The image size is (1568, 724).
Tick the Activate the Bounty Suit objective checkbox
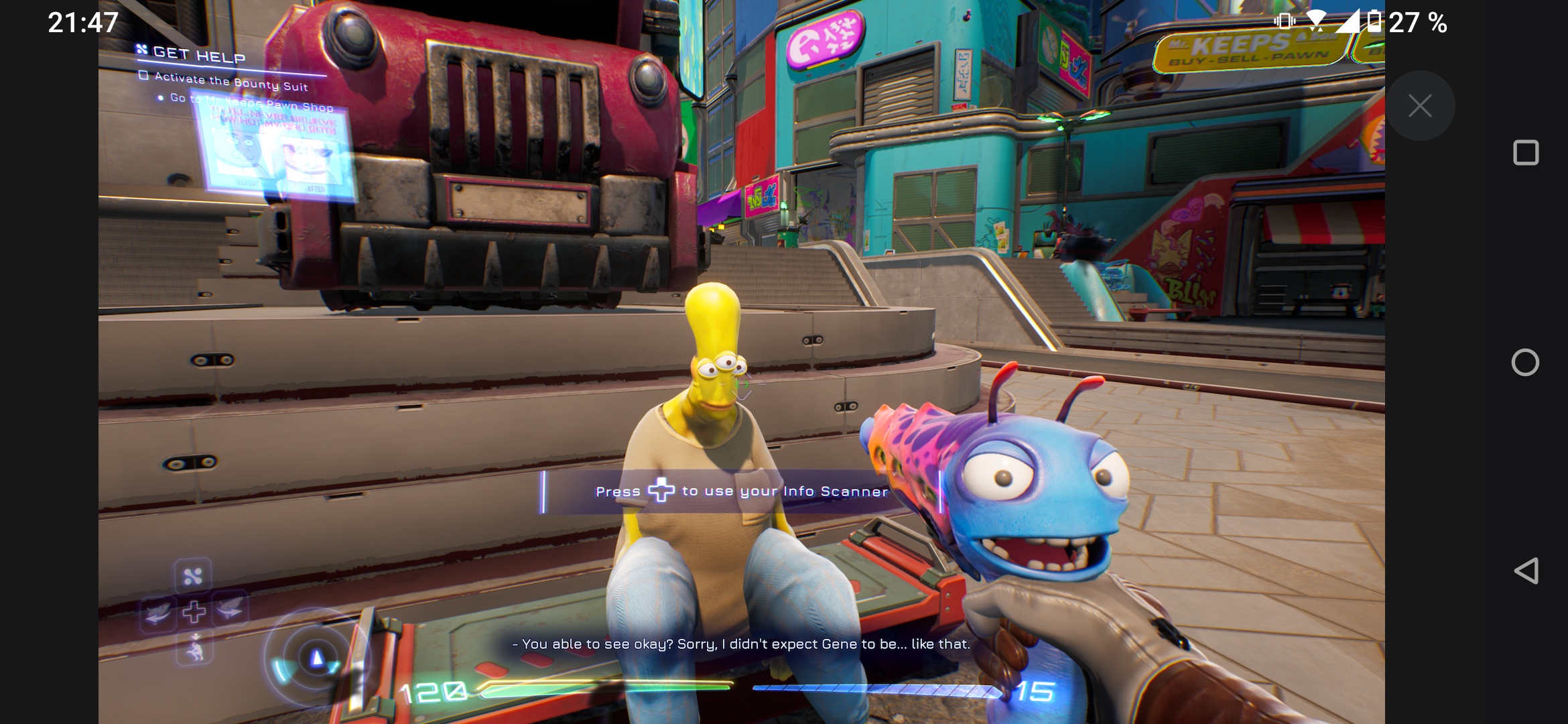click(143, 75)
